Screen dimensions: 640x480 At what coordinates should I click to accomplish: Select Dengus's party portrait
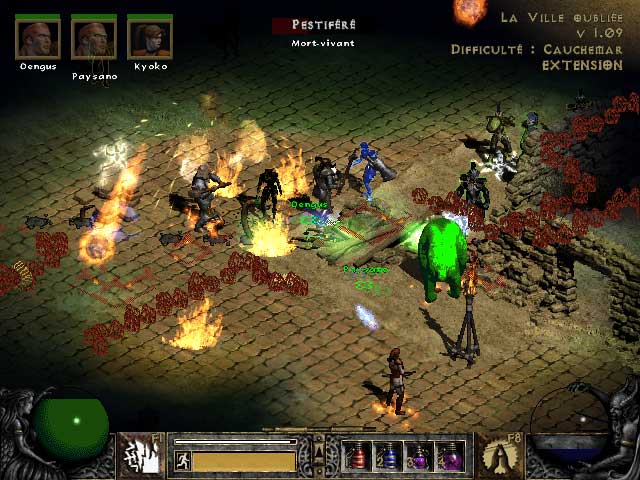tap(37, 37)
